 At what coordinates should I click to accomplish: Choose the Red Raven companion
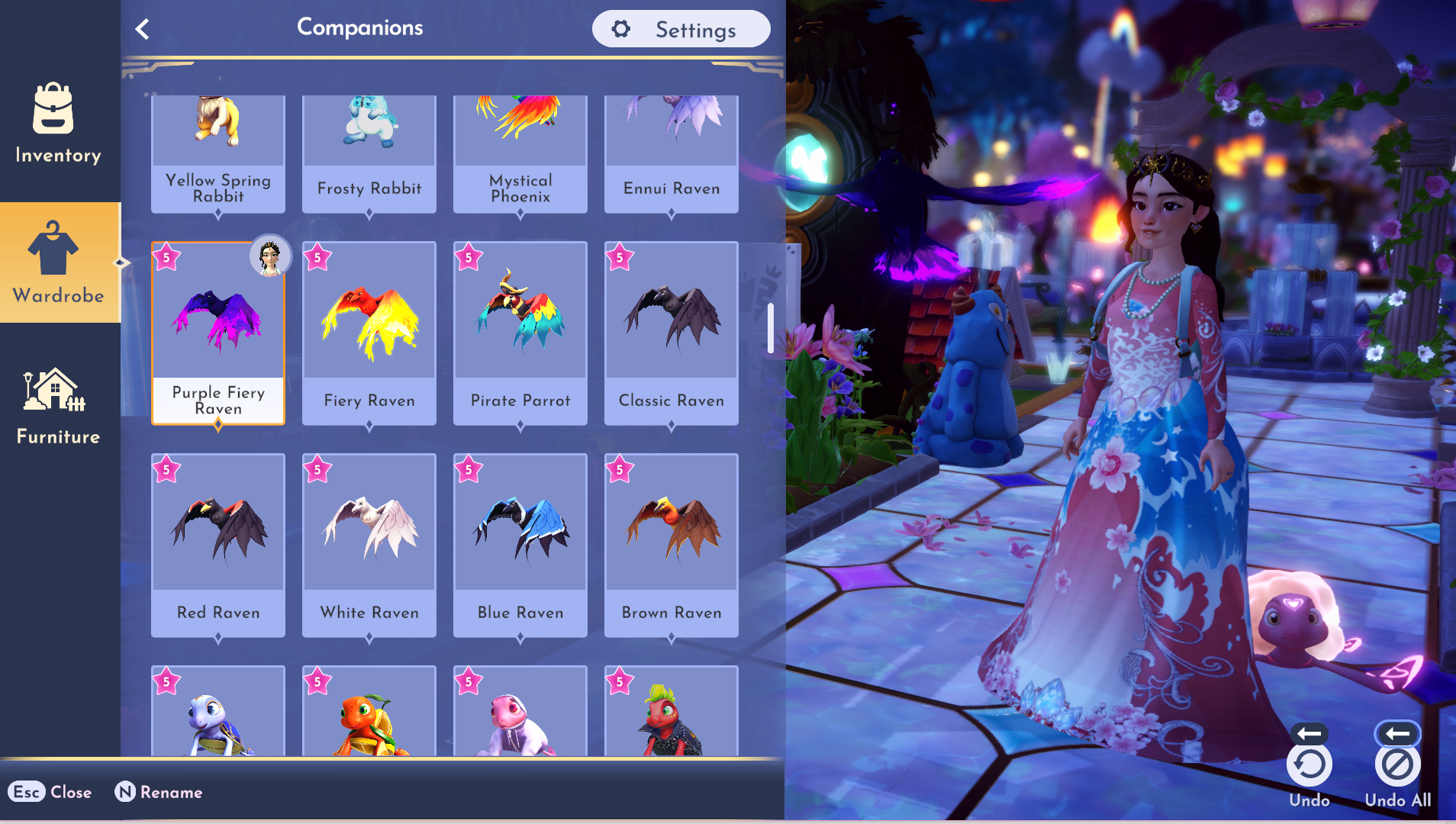pos(218,545)
